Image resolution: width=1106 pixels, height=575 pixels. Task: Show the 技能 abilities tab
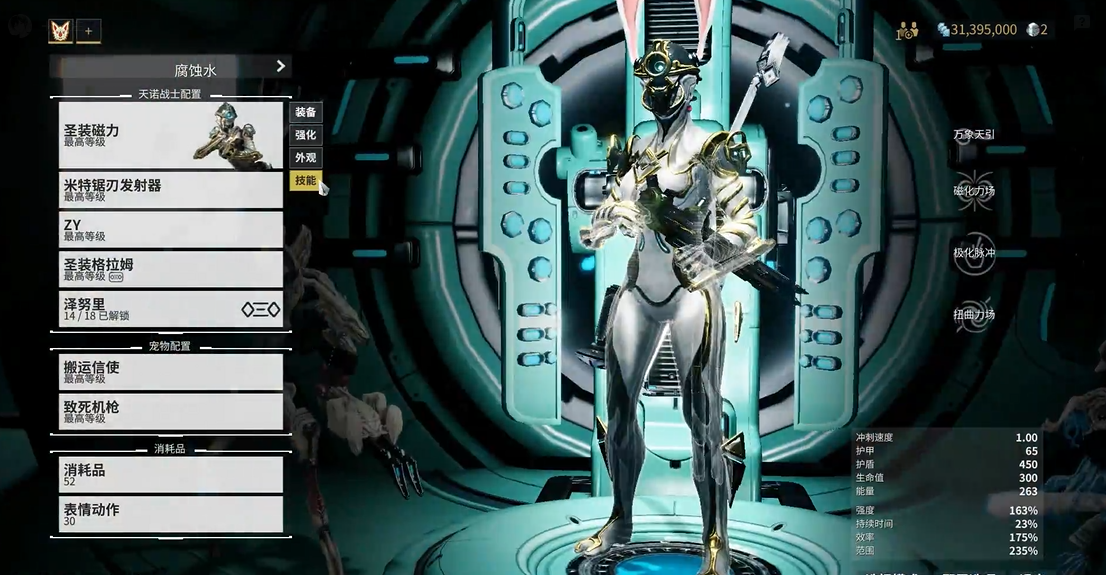[x=305, y=181]
